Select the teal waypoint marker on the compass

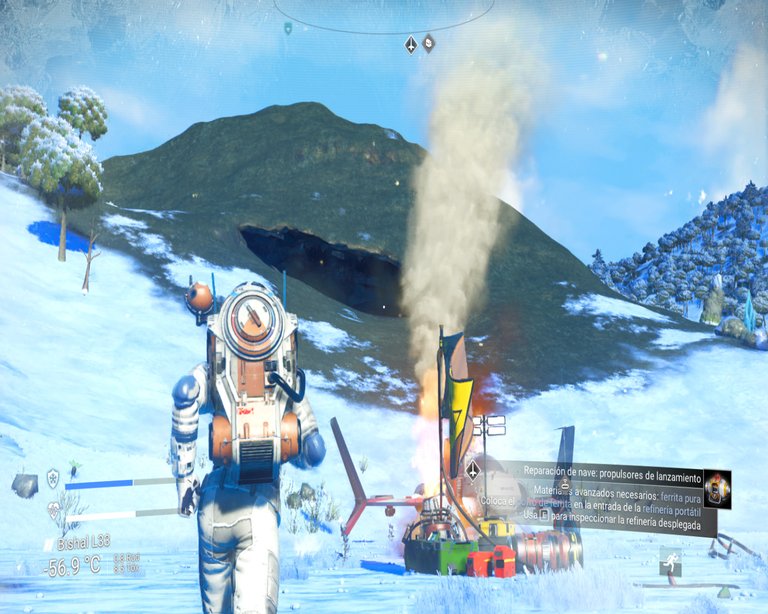(288, 29)
